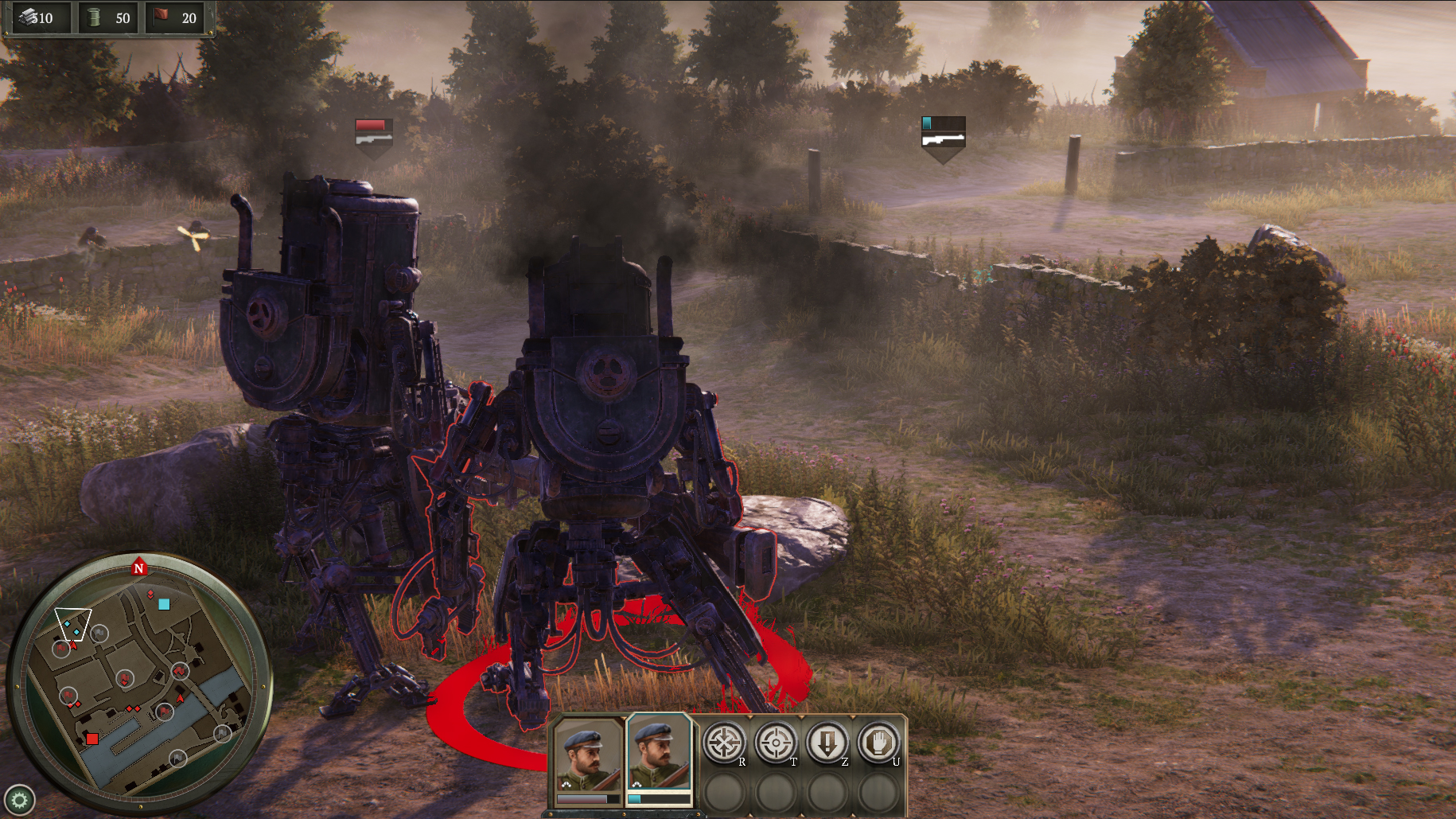Click the red rifle banner above the left mech

click(x=373, y=131)
